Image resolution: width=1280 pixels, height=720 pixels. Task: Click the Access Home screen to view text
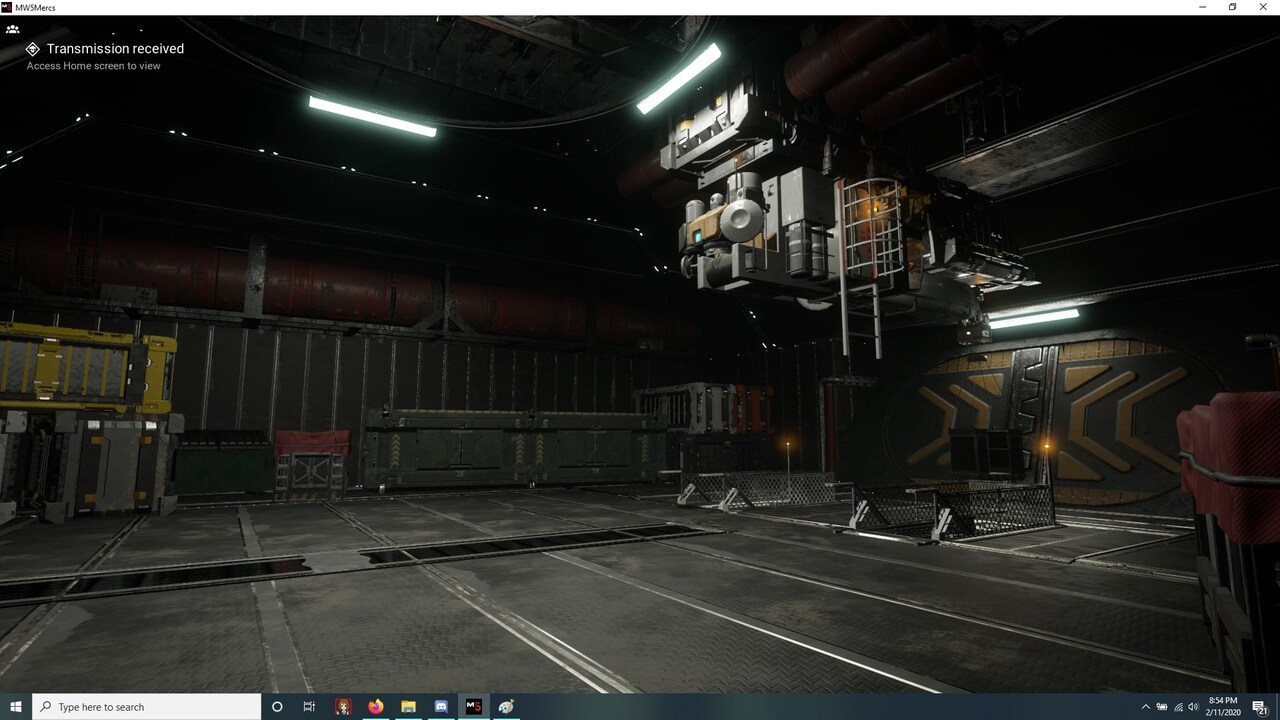coord(95,66)
